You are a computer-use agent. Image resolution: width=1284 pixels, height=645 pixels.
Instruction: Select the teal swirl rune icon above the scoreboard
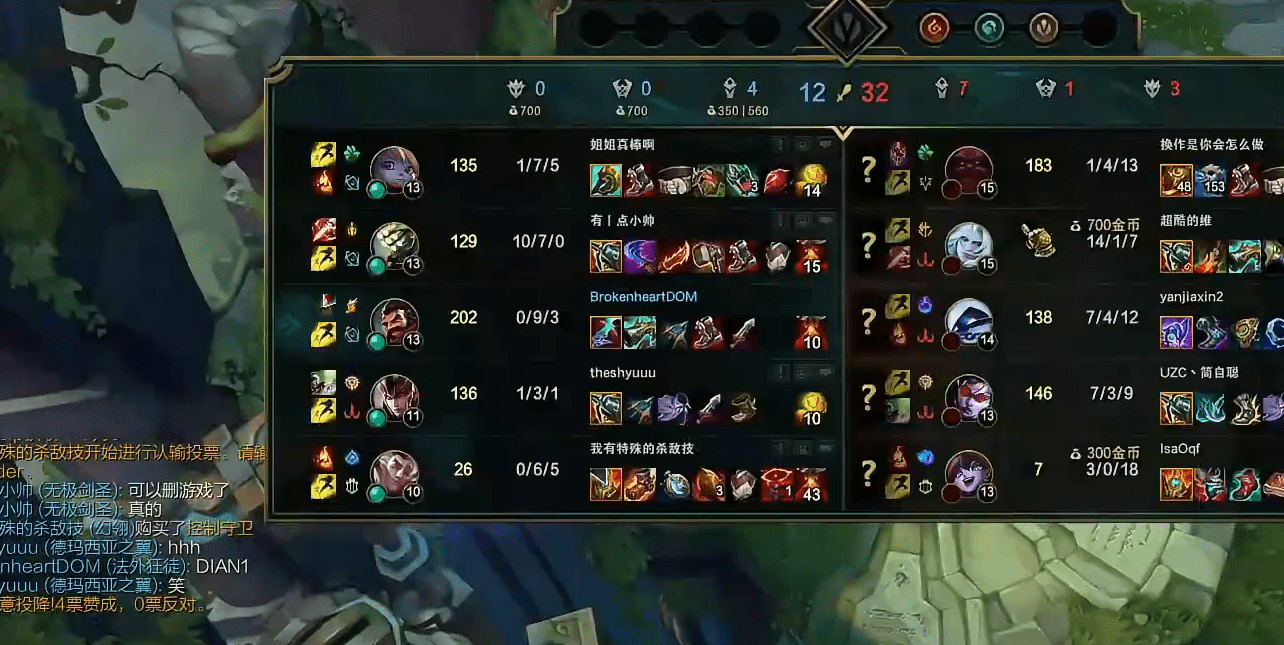click(x=989, y=27)
